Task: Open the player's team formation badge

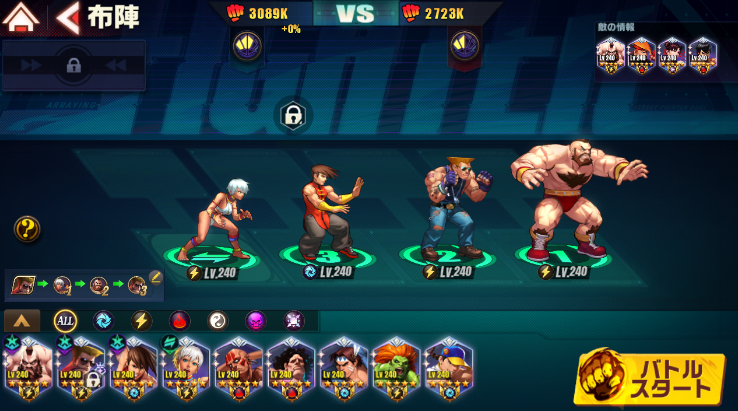Action: (247, 45)
